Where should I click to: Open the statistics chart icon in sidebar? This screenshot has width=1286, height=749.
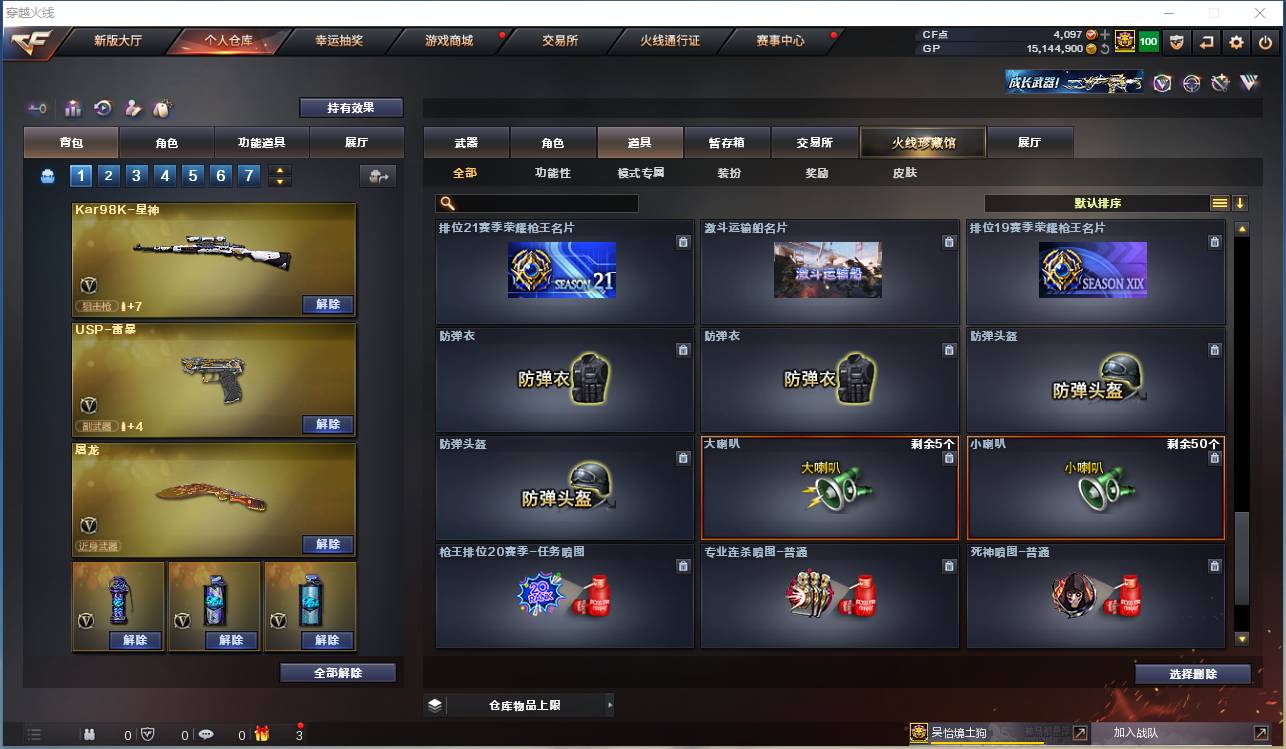pos(74,106)
